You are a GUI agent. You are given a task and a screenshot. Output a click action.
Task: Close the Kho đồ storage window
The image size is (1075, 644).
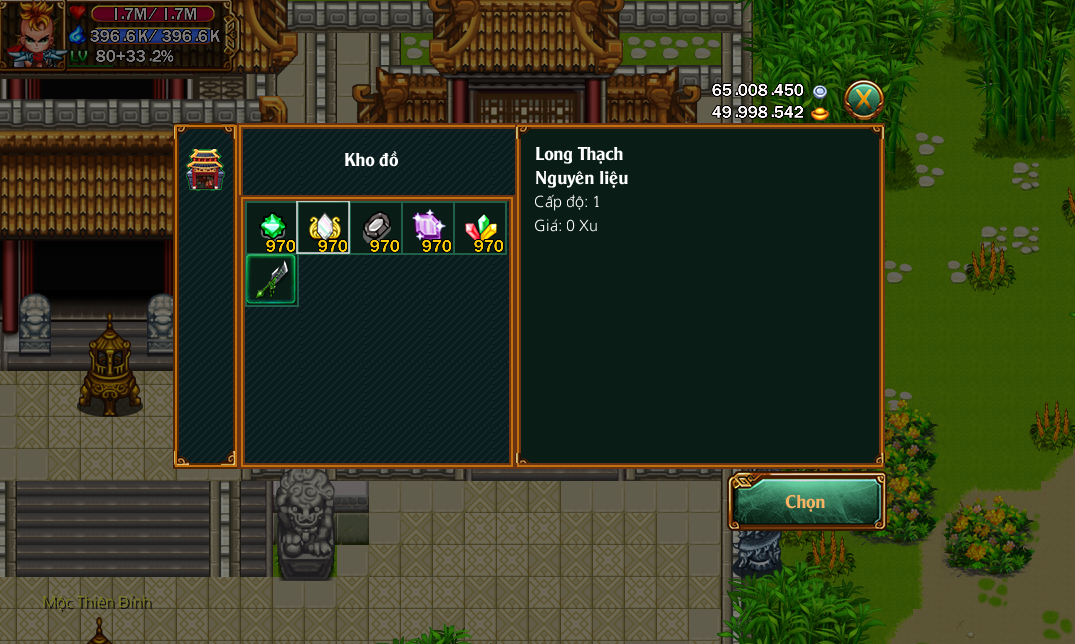863,99
